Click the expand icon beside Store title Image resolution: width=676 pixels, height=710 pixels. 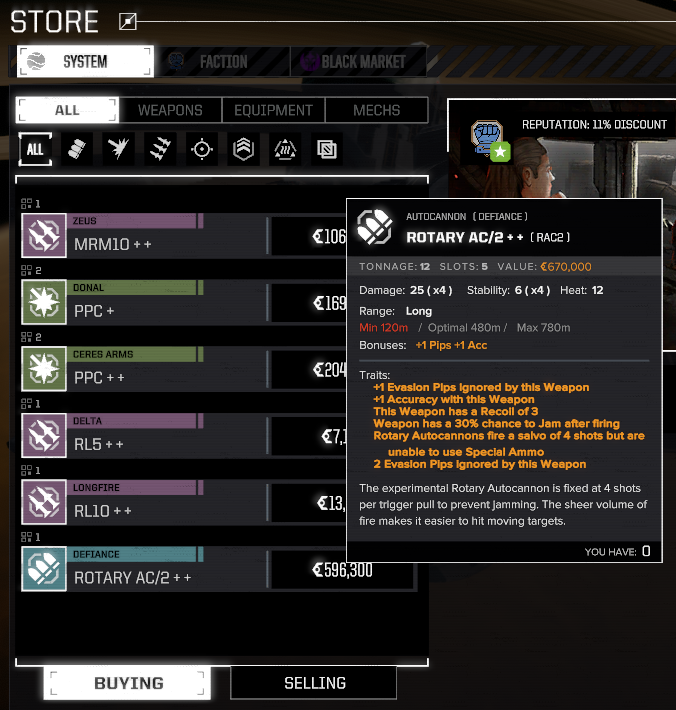point(127,21)
